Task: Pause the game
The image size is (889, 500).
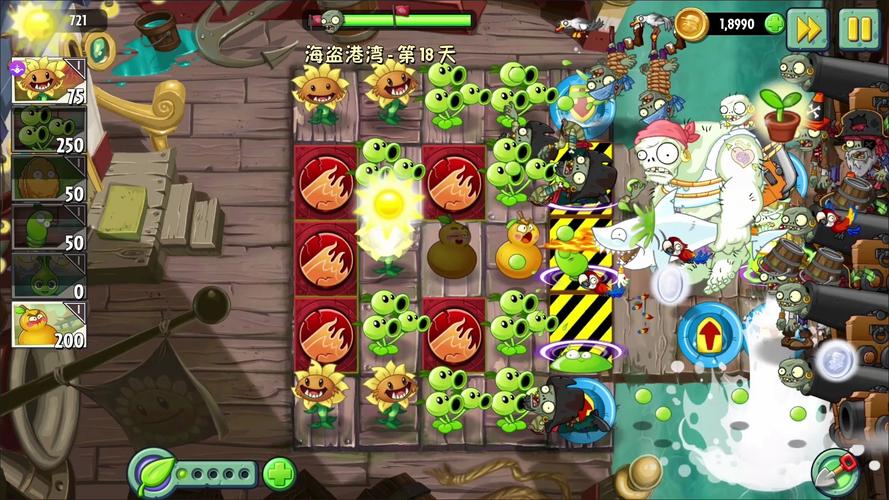Action: [x=857, y=28]
